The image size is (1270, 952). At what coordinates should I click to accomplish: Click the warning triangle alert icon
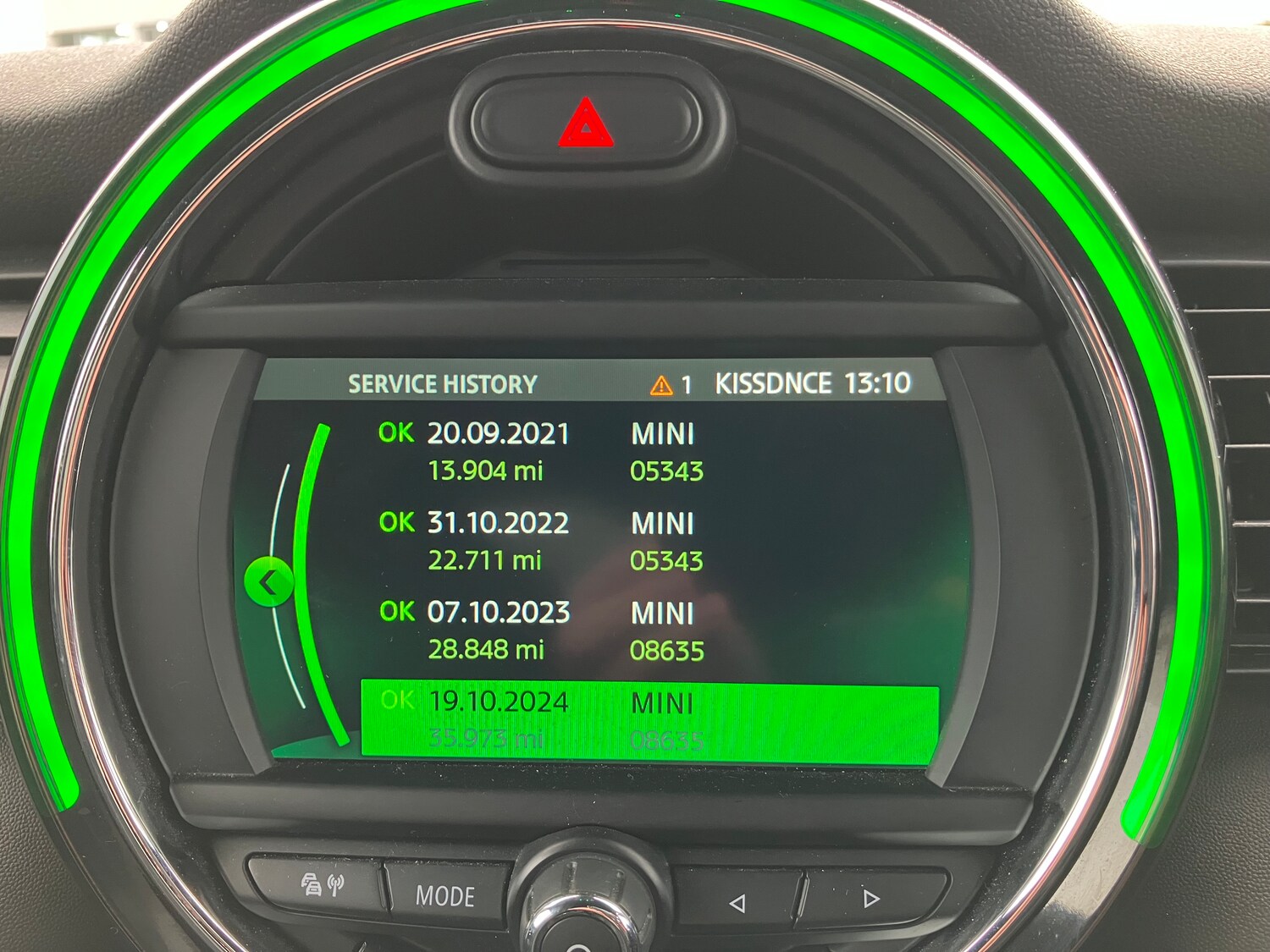click(660, 385)
